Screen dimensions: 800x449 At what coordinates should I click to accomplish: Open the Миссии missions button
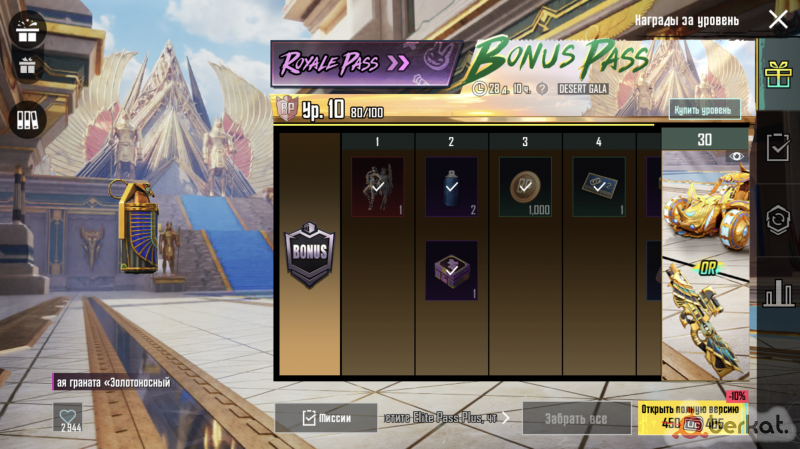(326, 417)
